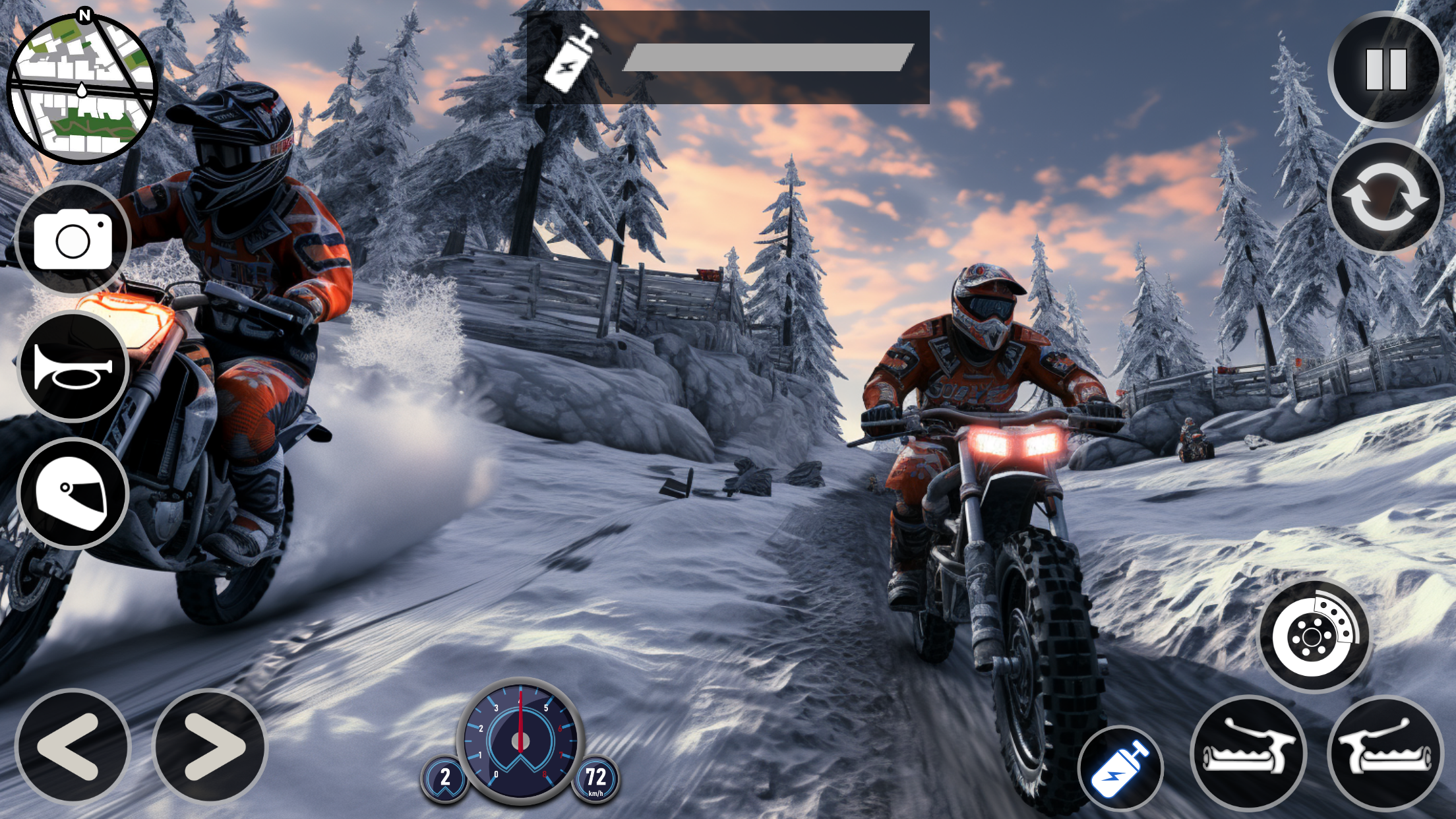The image size is (1456, 819).
Task: Switch view with the camera button
Action: [73, 239]
